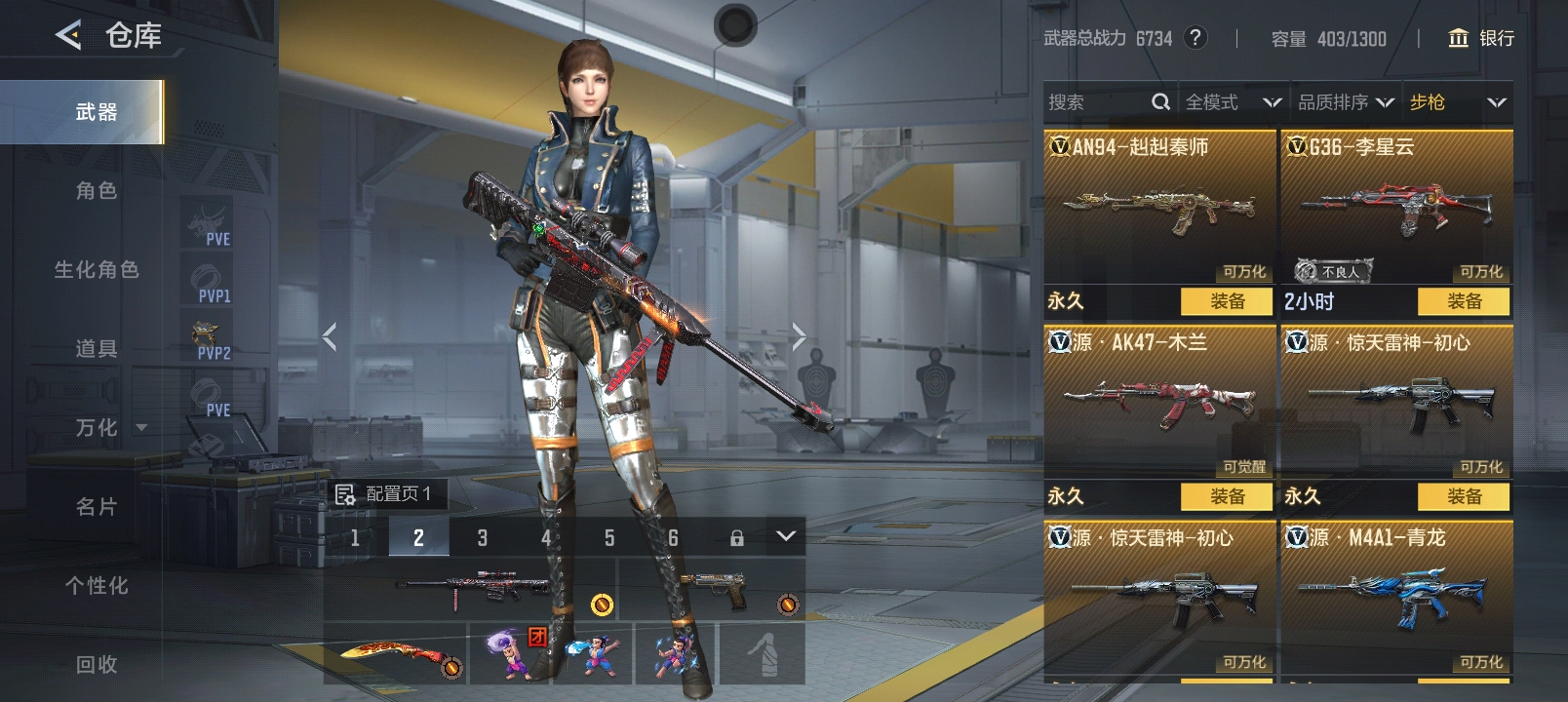Image resolution: width=1568 pixels, height=702 pixels.
Task: Select the 源·M4A1-青龙 weapon card
Action: (1396, 595)
